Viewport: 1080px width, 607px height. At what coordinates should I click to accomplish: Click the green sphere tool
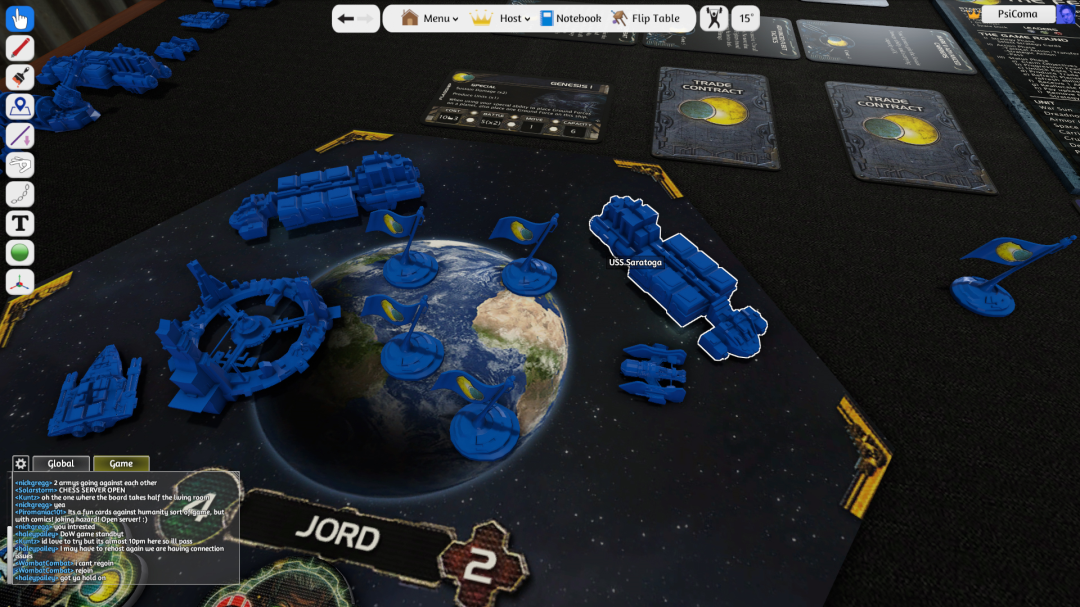[20, 253]
